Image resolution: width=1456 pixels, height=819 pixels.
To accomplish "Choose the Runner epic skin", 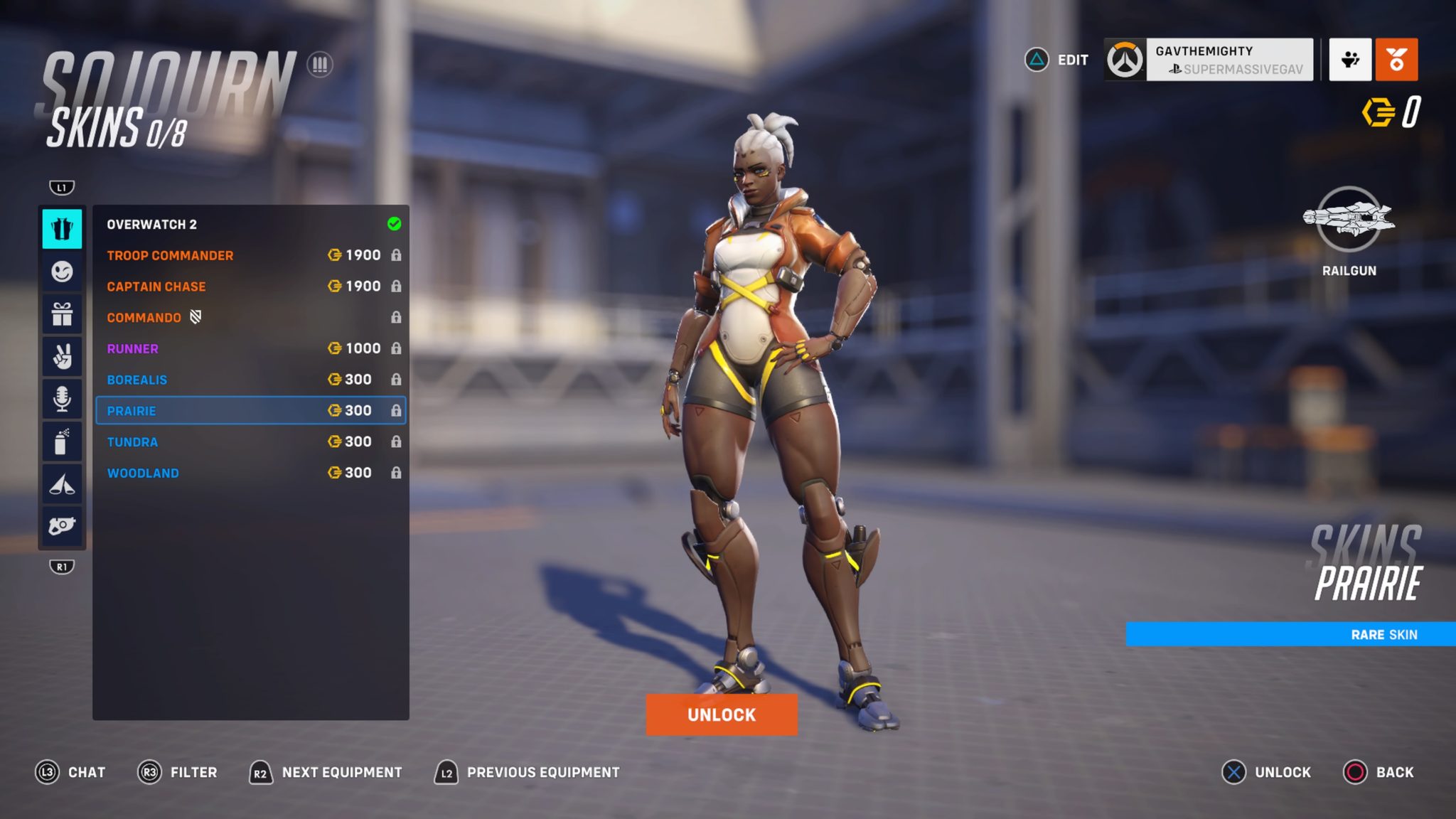I will tap(249, 348).
